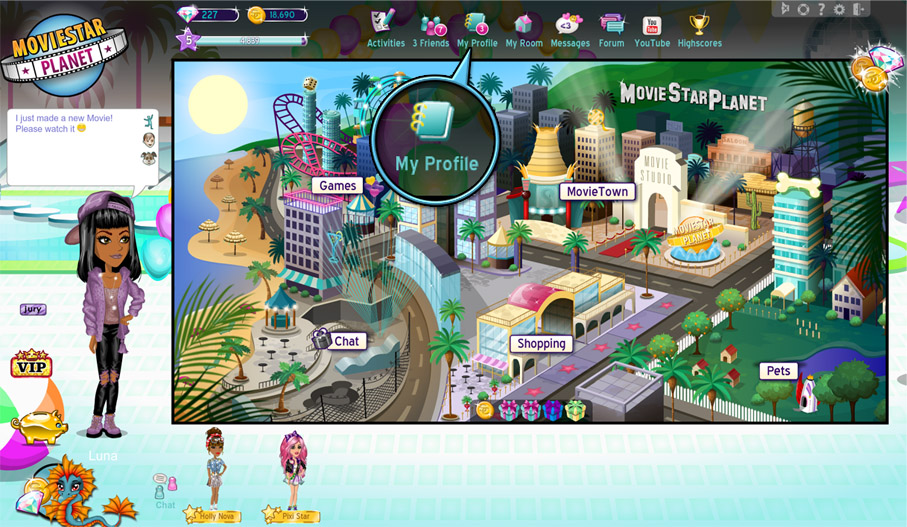This screenshot has height=527, width=907.
Task: Open the settings gear icon
Action: (x=839, y=9)
